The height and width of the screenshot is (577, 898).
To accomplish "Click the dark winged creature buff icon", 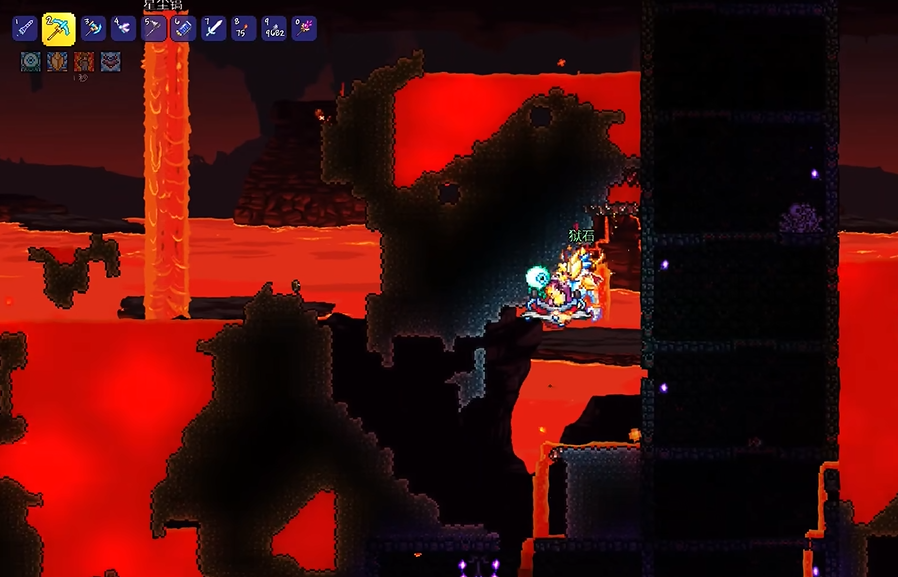I will 110,61.
